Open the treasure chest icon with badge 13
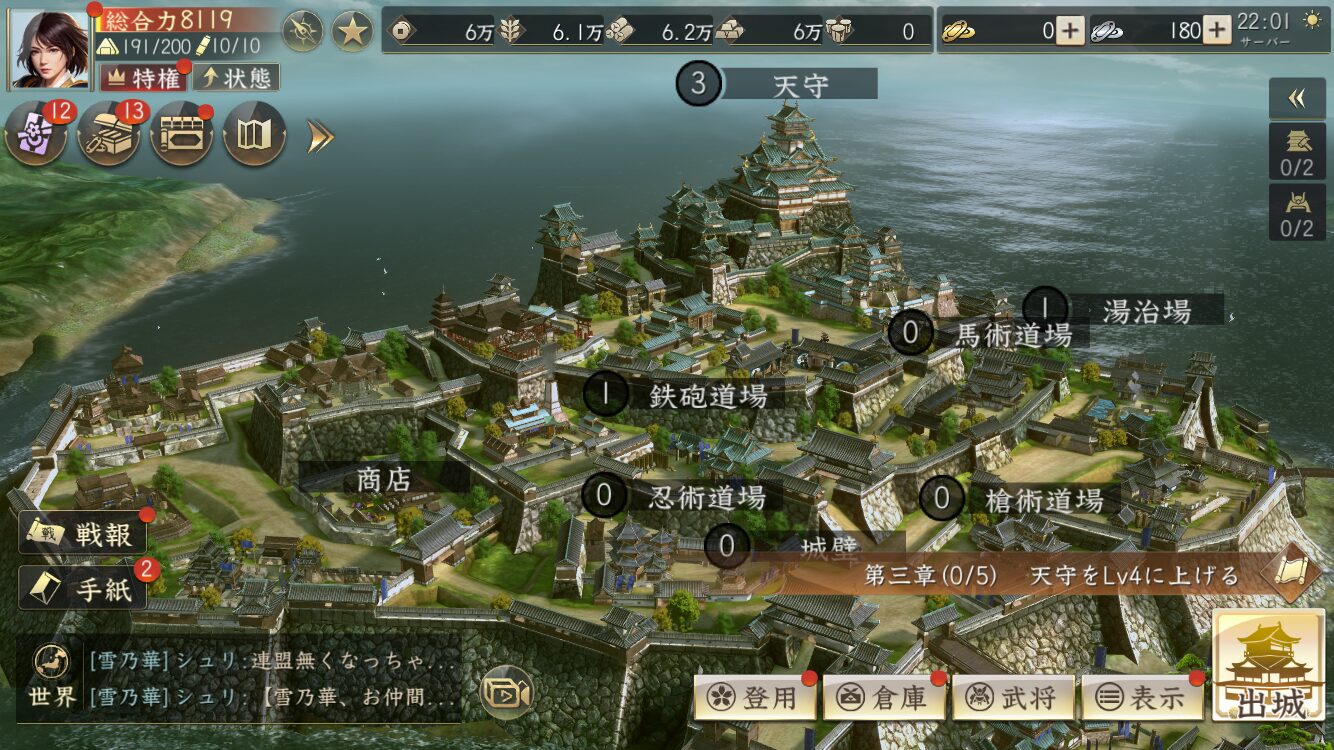1334x750 pixels. (109, 134)
